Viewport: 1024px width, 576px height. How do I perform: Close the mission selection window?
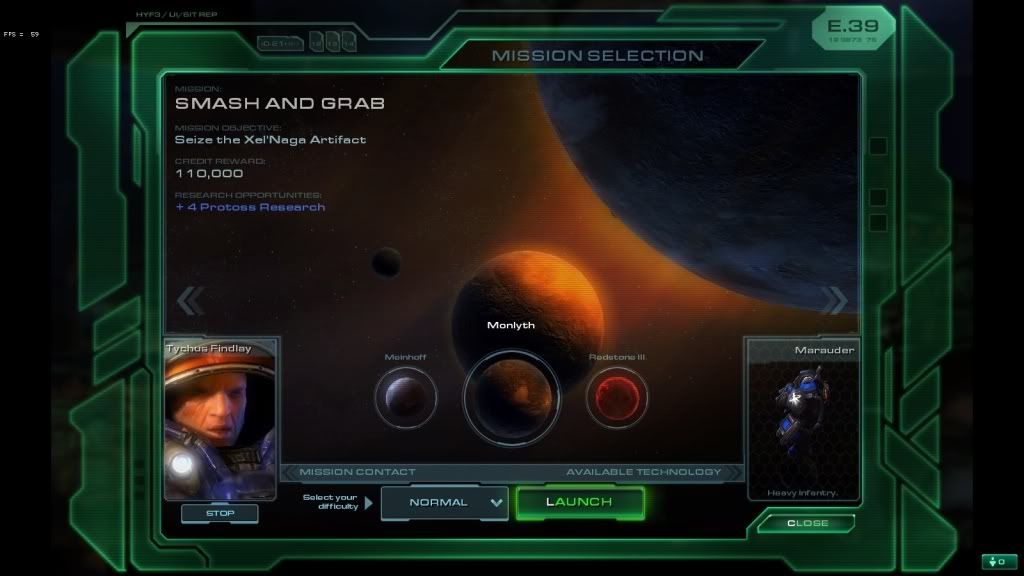pos(806,523)
